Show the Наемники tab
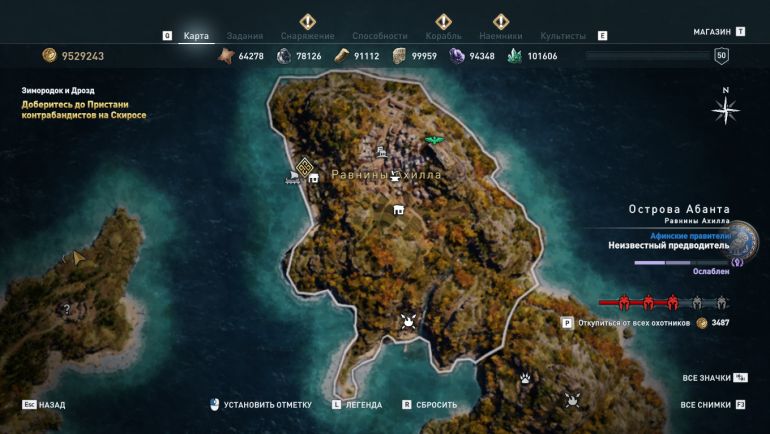The image size is (770, 434). pyautogui.click(x=501, y=36)
